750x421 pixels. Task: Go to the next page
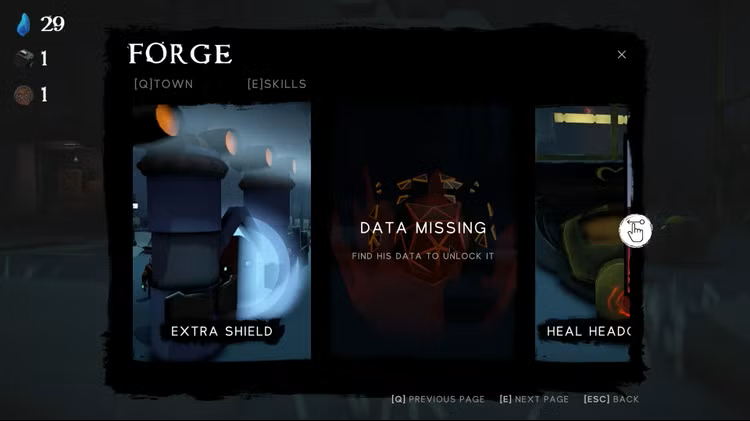coord(534,399)
